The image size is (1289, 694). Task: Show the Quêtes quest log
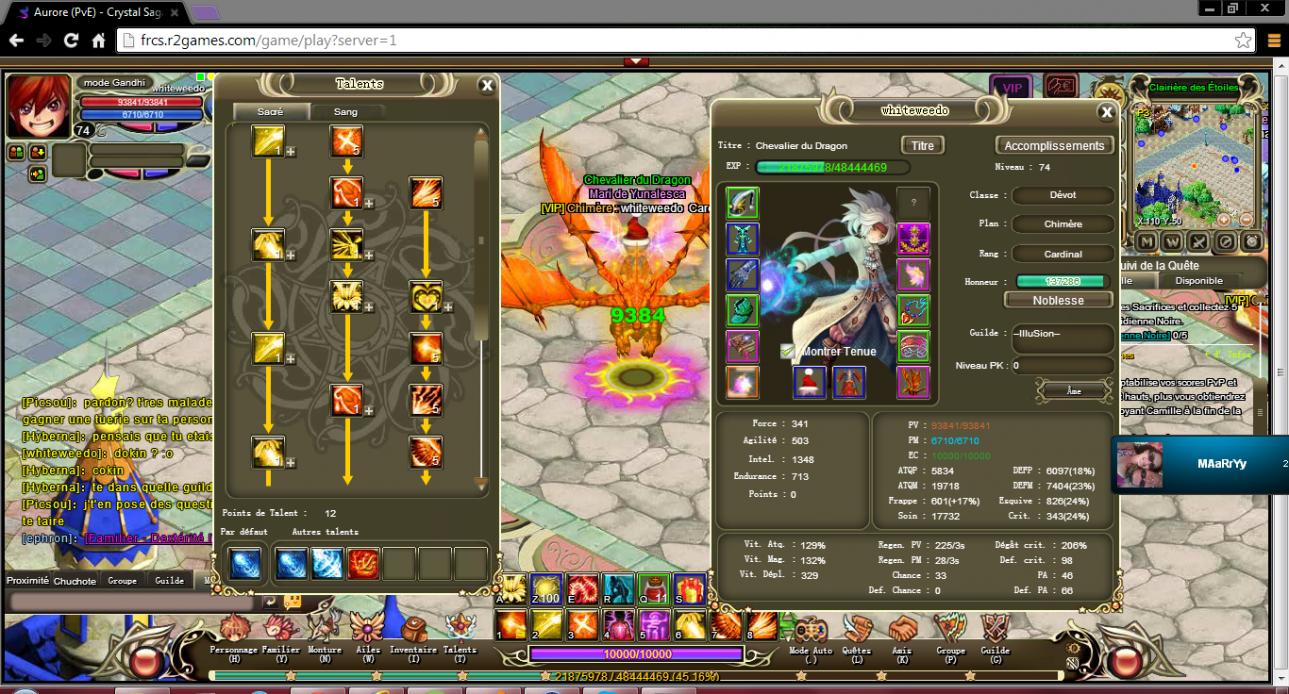pos(857,634)
